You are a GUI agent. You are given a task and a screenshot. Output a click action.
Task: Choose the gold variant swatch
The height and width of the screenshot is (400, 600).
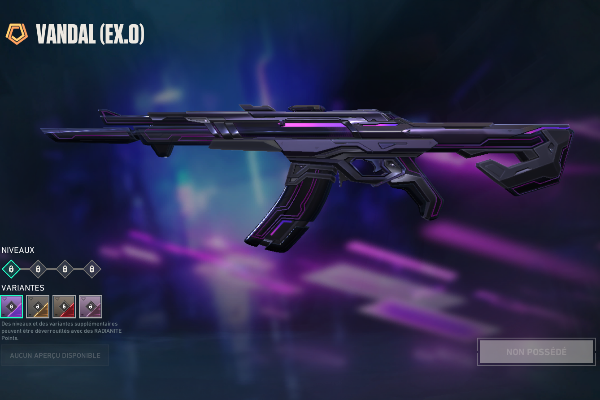tap(38, 306)
